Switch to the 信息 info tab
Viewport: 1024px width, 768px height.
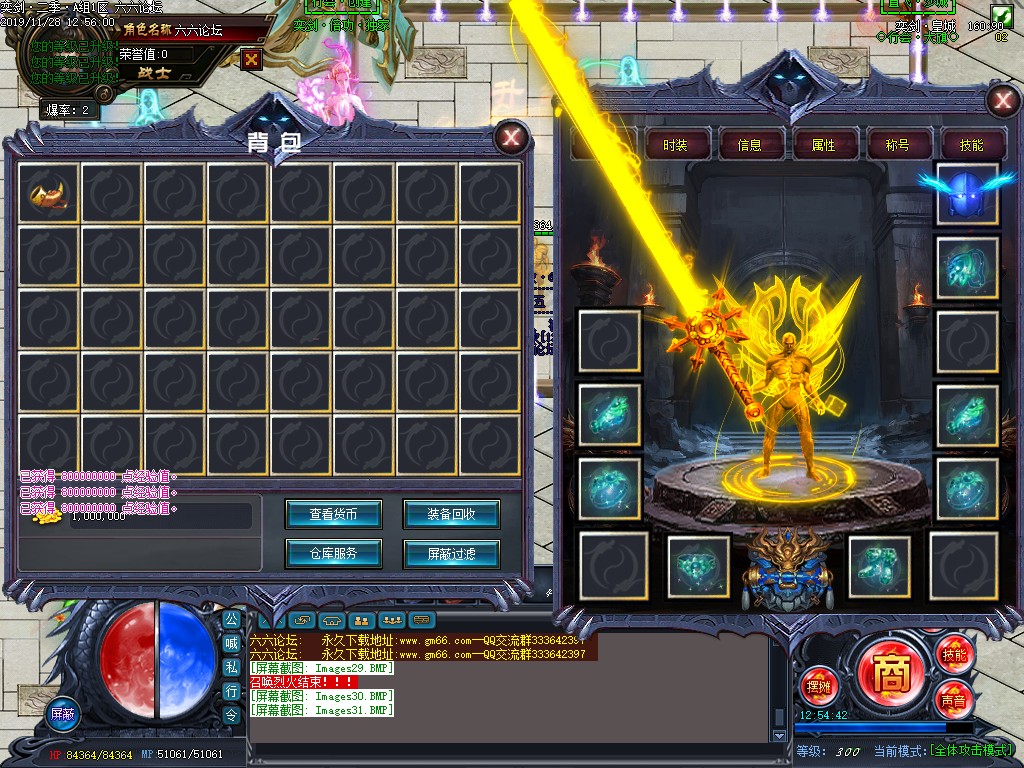tap(749, 145)
